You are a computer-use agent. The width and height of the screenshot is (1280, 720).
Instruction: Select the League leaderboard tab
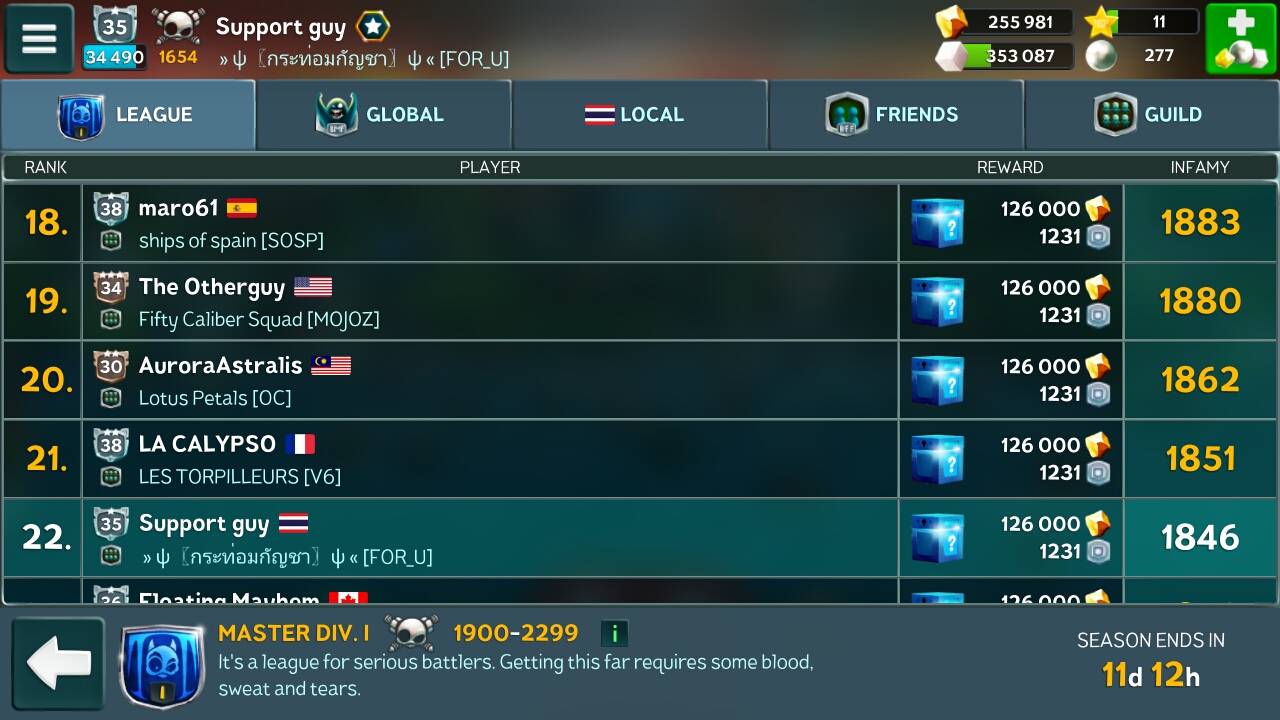tap(128, 115)
